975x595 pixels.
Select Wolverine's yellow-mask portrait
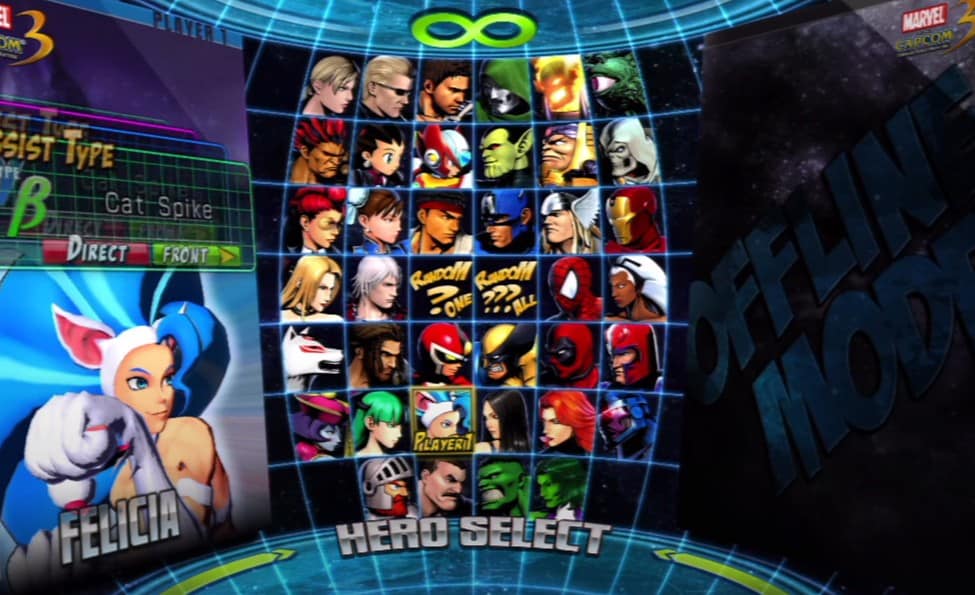505,354
